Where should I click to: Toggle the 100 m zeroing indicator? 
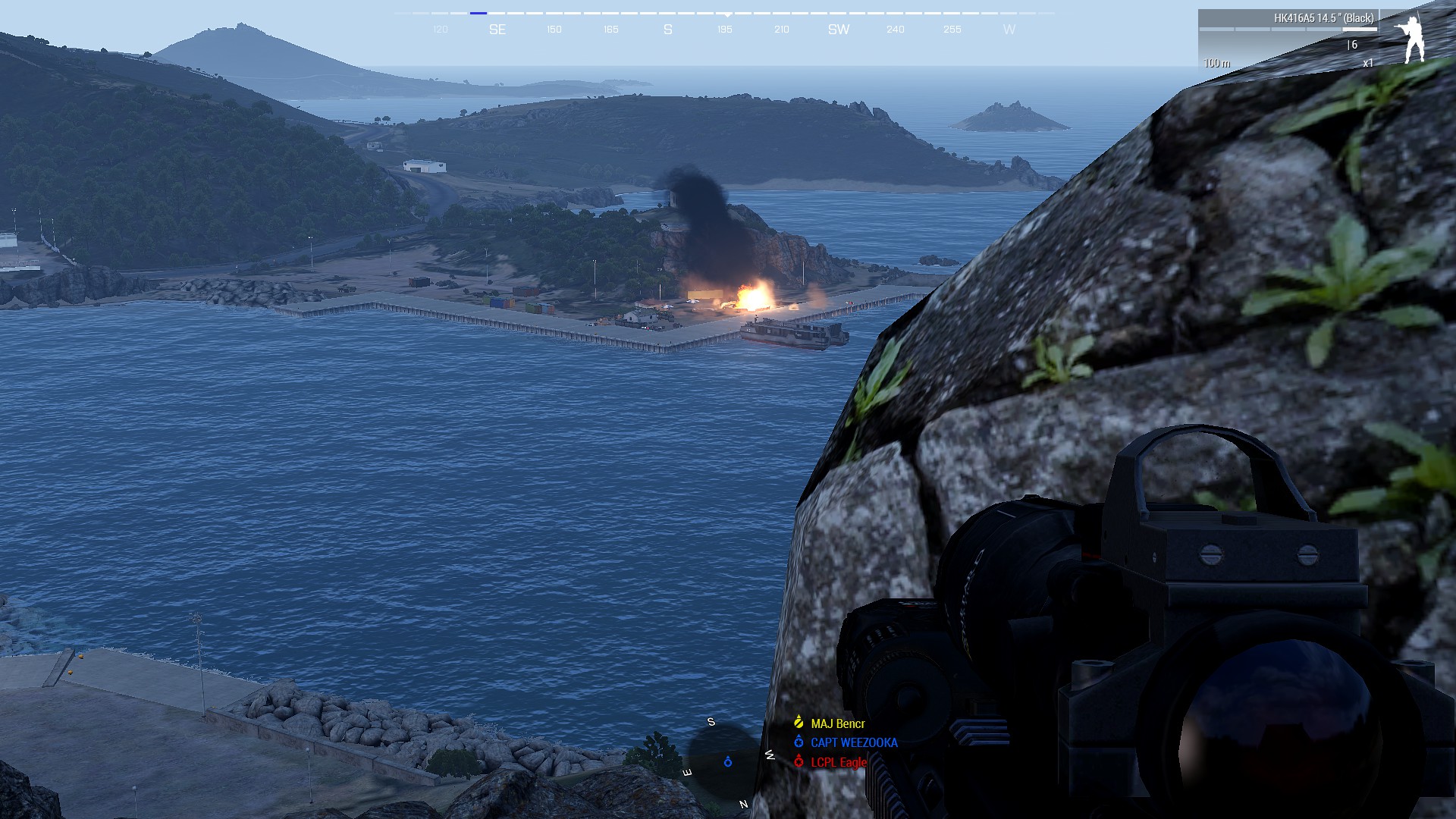click(x=1217, y=64)
